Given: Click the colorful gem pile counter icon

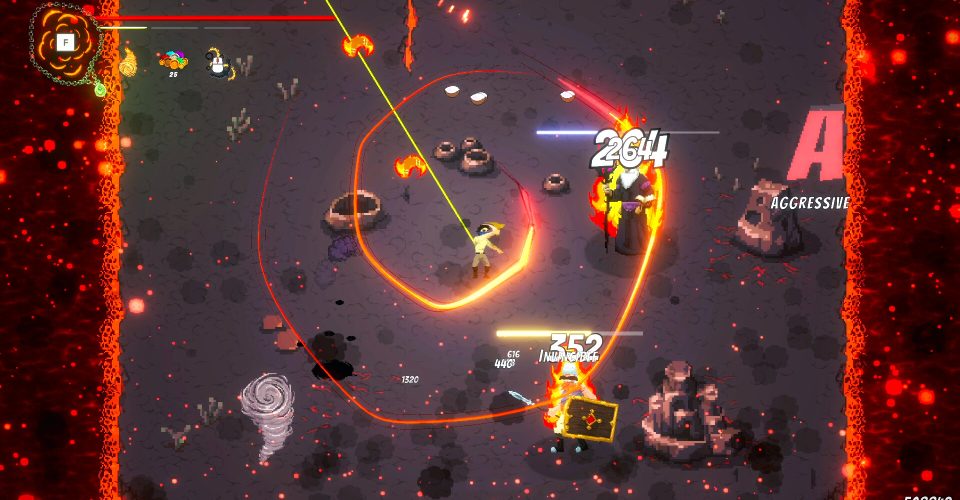Looking at the screenshot, I should point(173,61).
